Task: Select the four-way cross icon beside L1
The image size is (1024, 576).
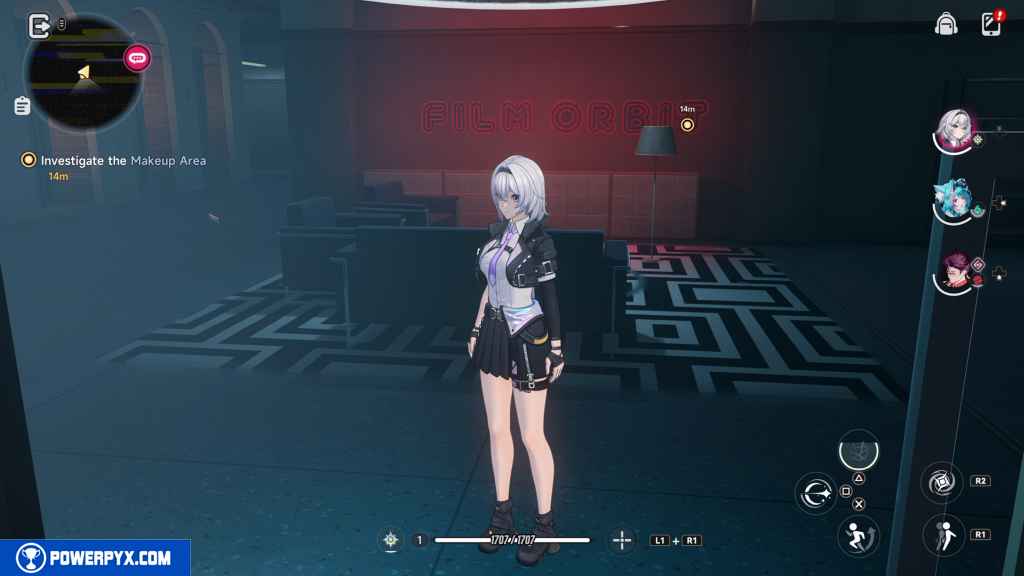Action: click(x=622, y=540)
